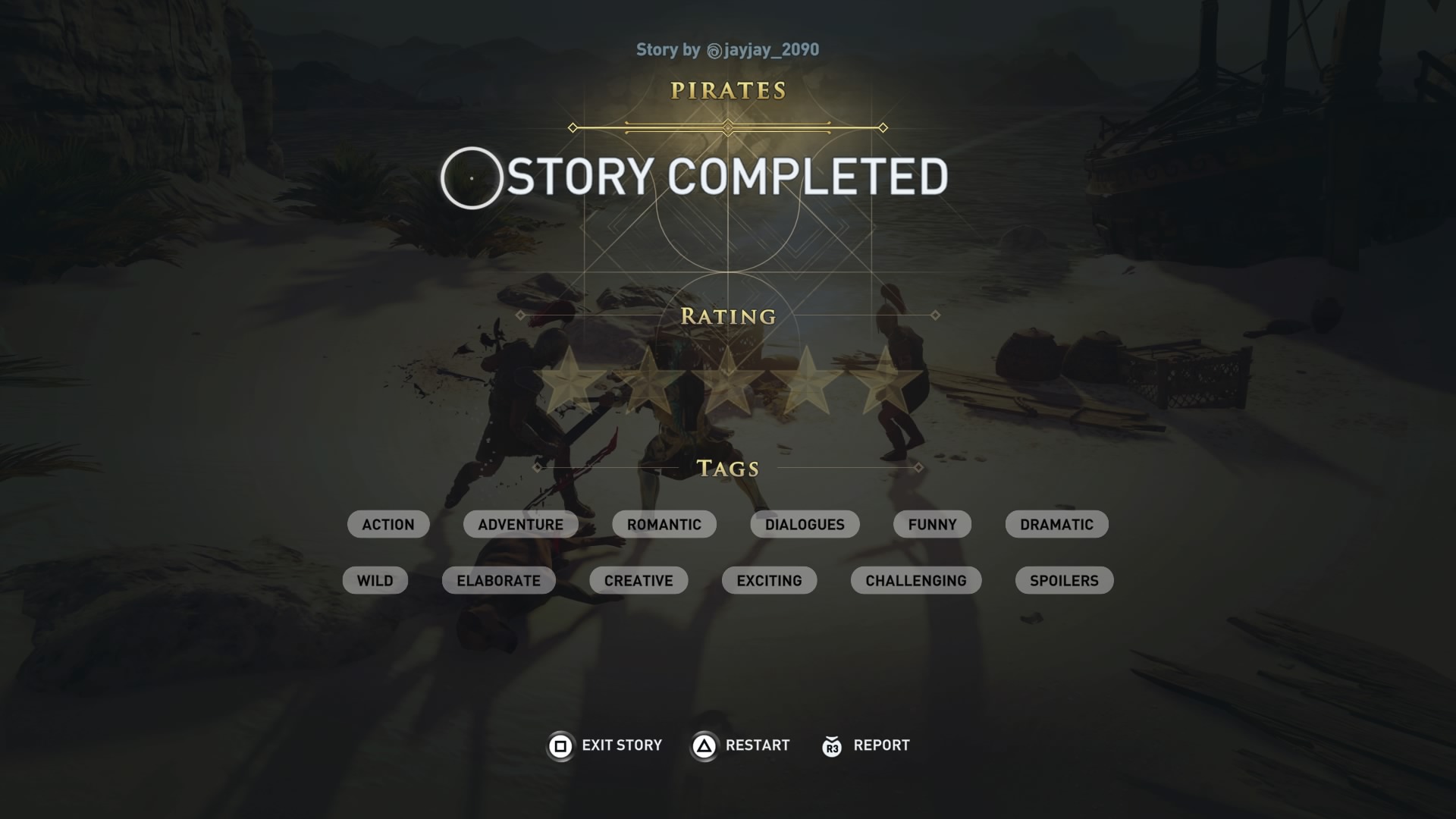Click the square Exit Story icon

coord(560,745)
